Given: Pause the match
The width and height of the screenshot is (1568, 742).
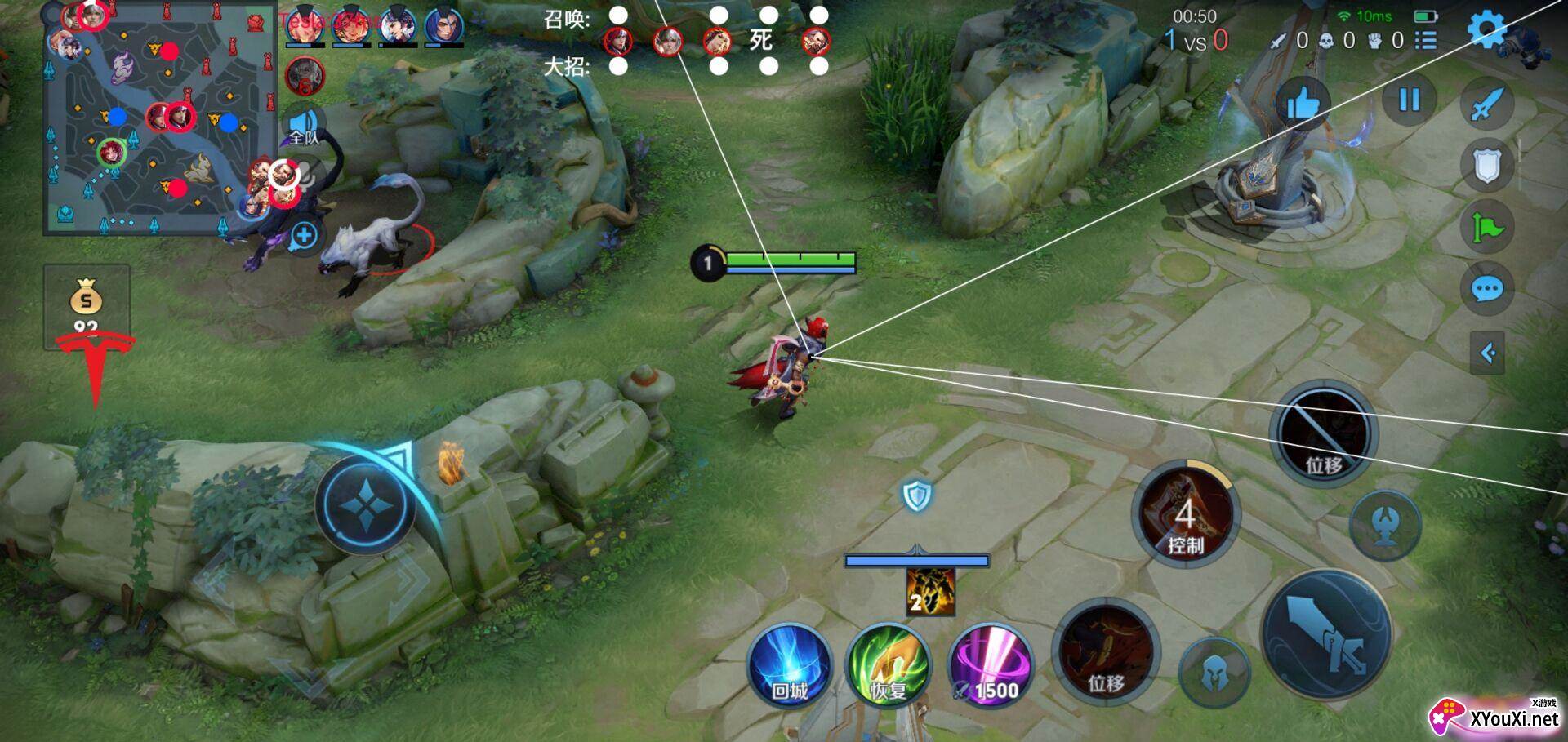Looking at the screenshot, I should pyautogui.click(x=1409, y=100).
